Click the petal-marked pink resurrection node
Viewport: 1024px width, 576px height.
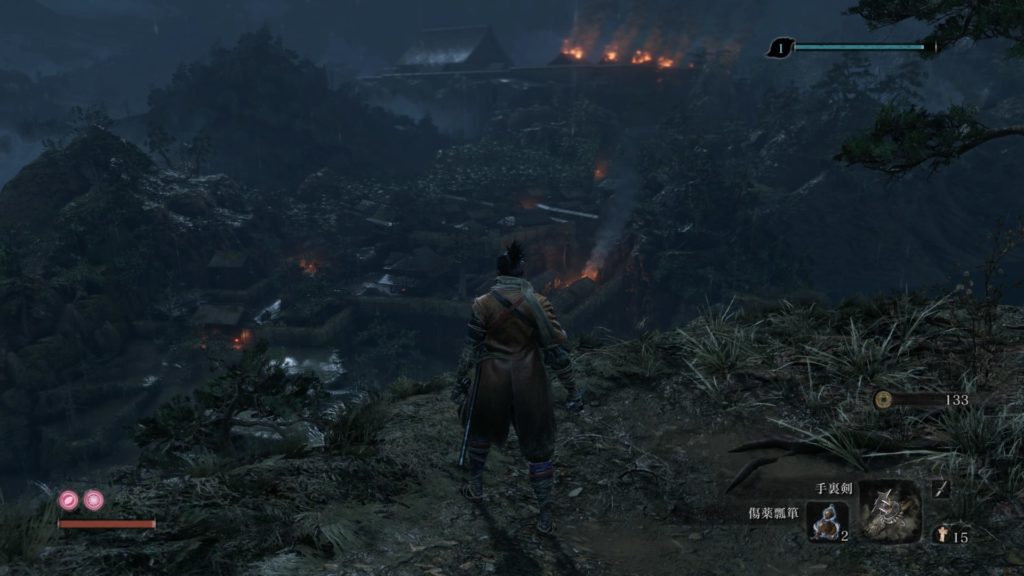pos(70,499)
